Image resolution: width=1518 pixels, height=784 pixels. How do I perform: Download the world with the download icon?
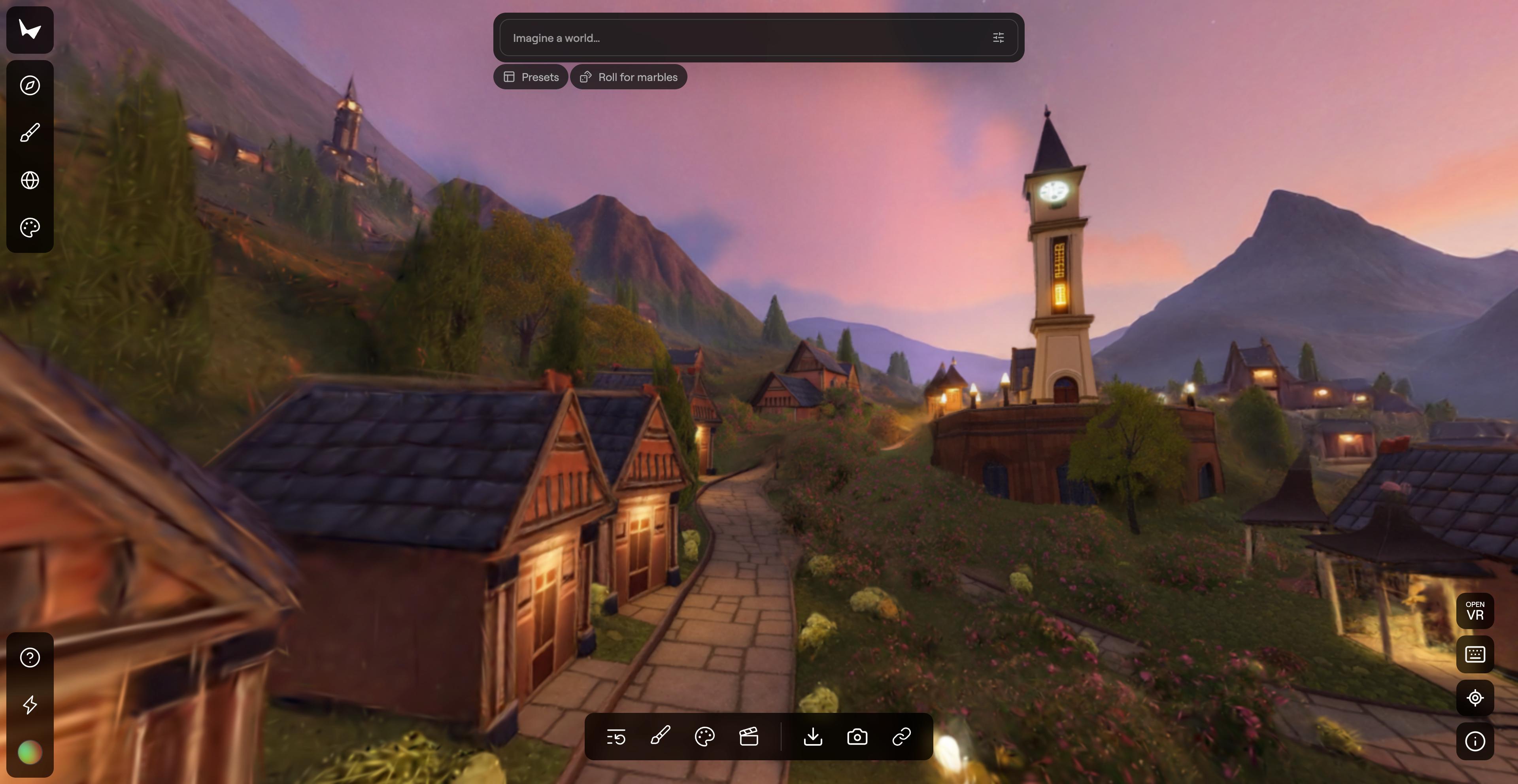(813, 737)
